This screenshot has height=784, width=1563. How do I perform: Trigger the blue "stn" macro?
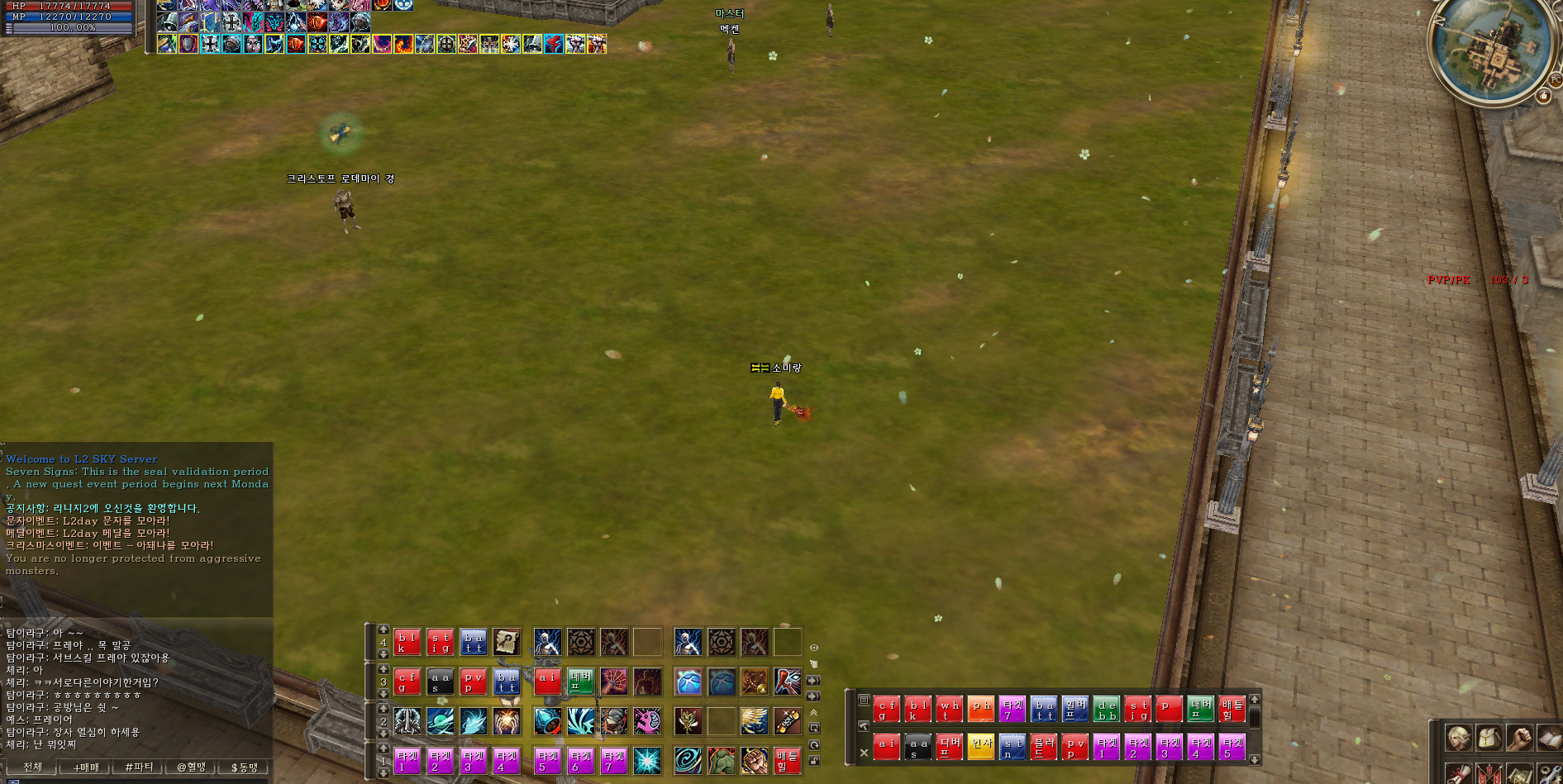(x=1012, y=748)
